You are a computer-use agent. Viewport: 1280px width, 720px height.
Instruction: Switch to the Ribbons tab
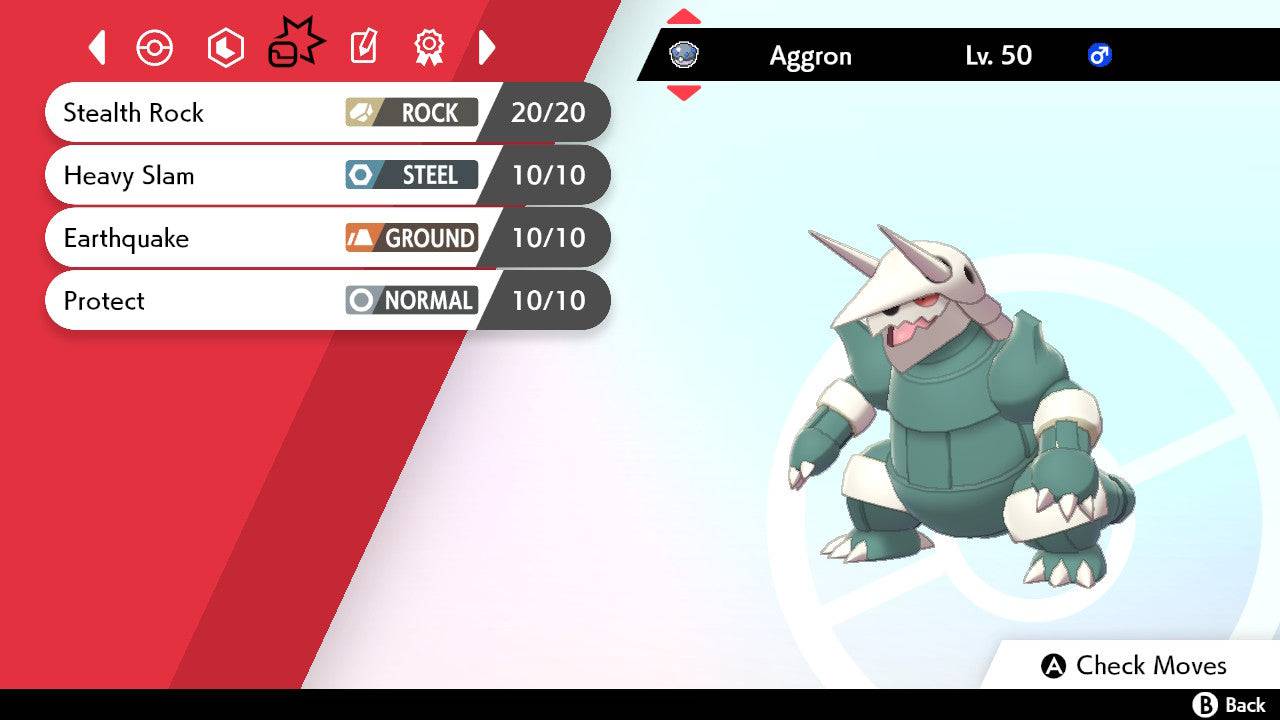tap(428, 47)
